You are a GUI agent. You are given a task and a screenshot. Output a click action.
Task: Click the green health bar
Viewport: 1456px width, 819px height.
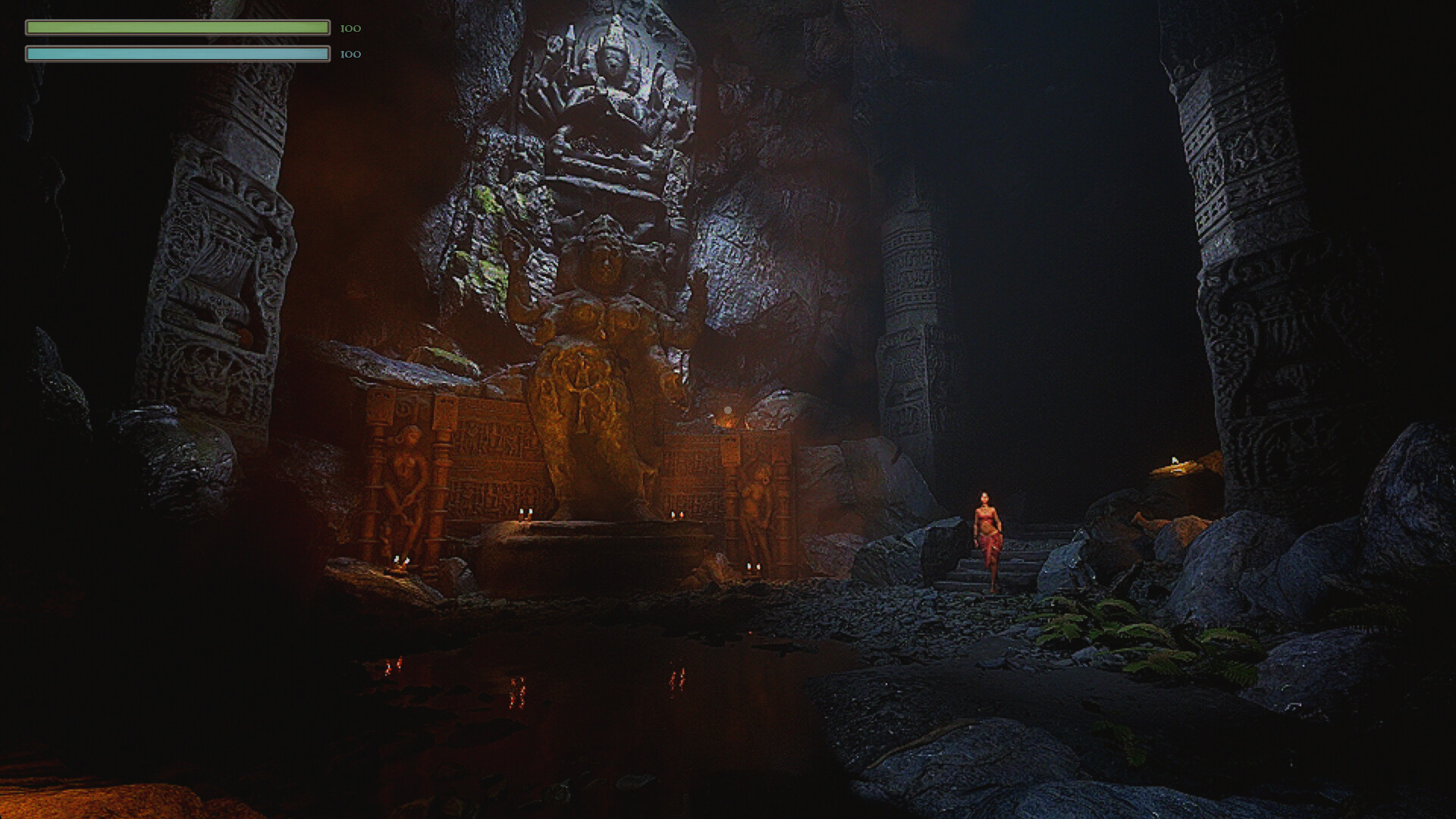point(178,27)
